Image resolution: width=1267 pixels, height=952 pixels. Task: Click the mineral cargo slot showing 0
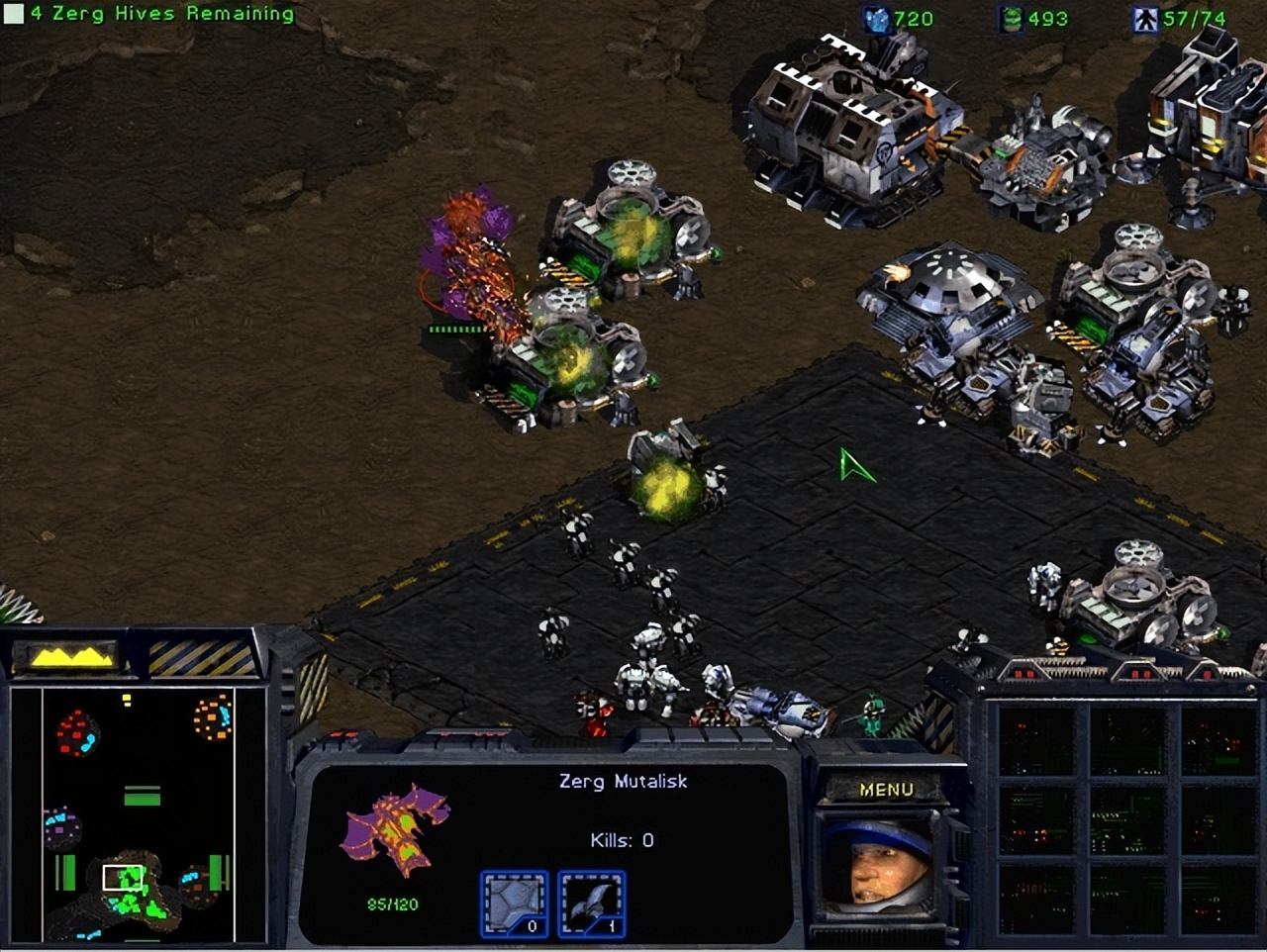513,901
